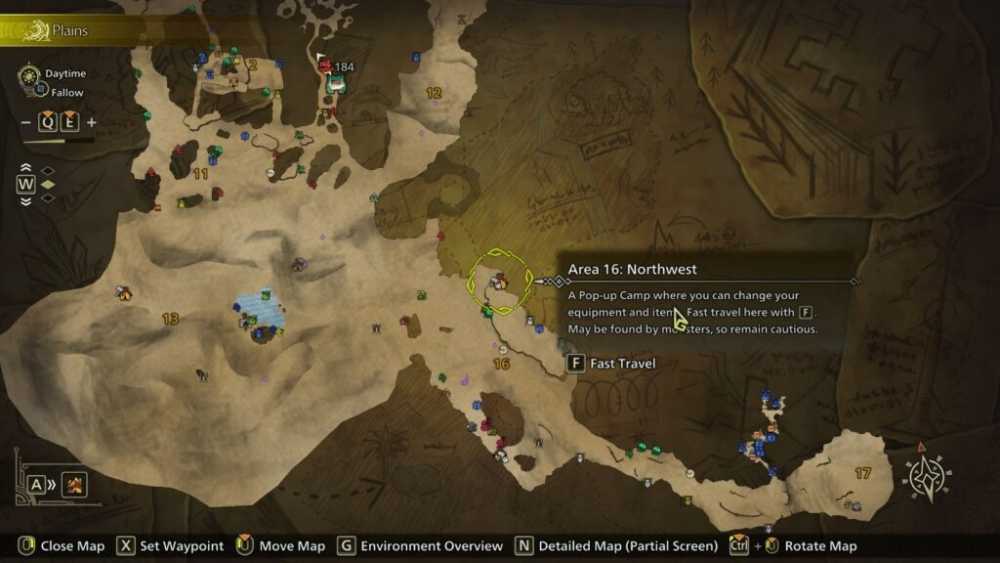Screen dimensions: 1000x563
Task: Zoom in the map with plus button
Action: click(x=92, y=123)
